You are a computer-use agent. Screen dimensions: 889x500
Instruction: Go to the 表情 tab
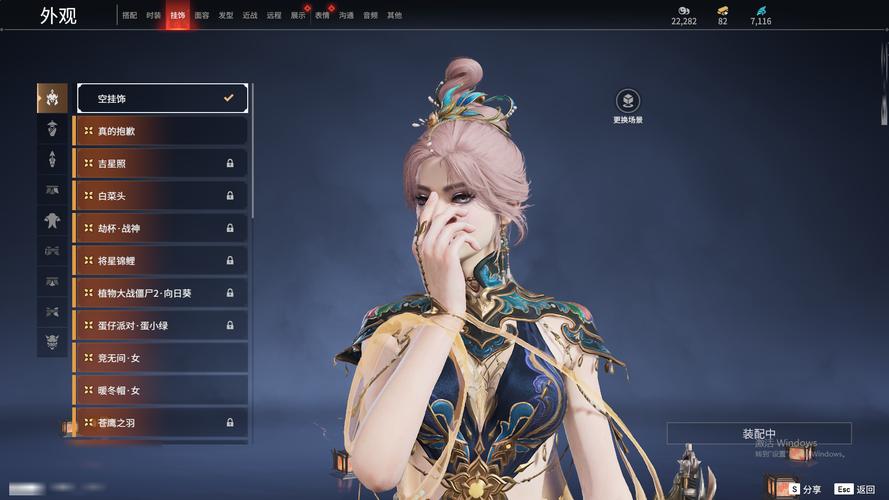(322, 16)
